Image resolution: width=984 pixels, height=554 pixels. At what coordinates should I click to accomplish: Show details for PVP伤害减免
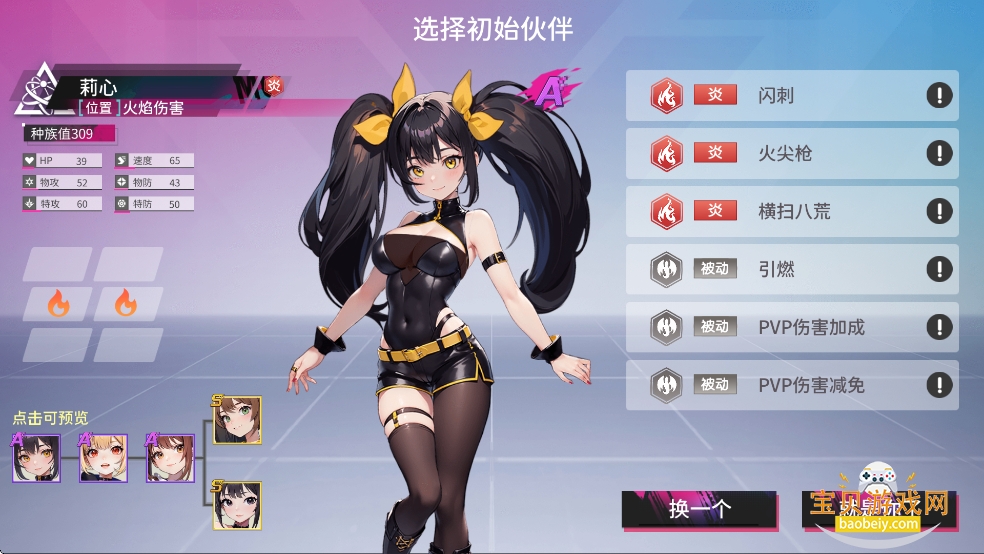pos(939,385)
